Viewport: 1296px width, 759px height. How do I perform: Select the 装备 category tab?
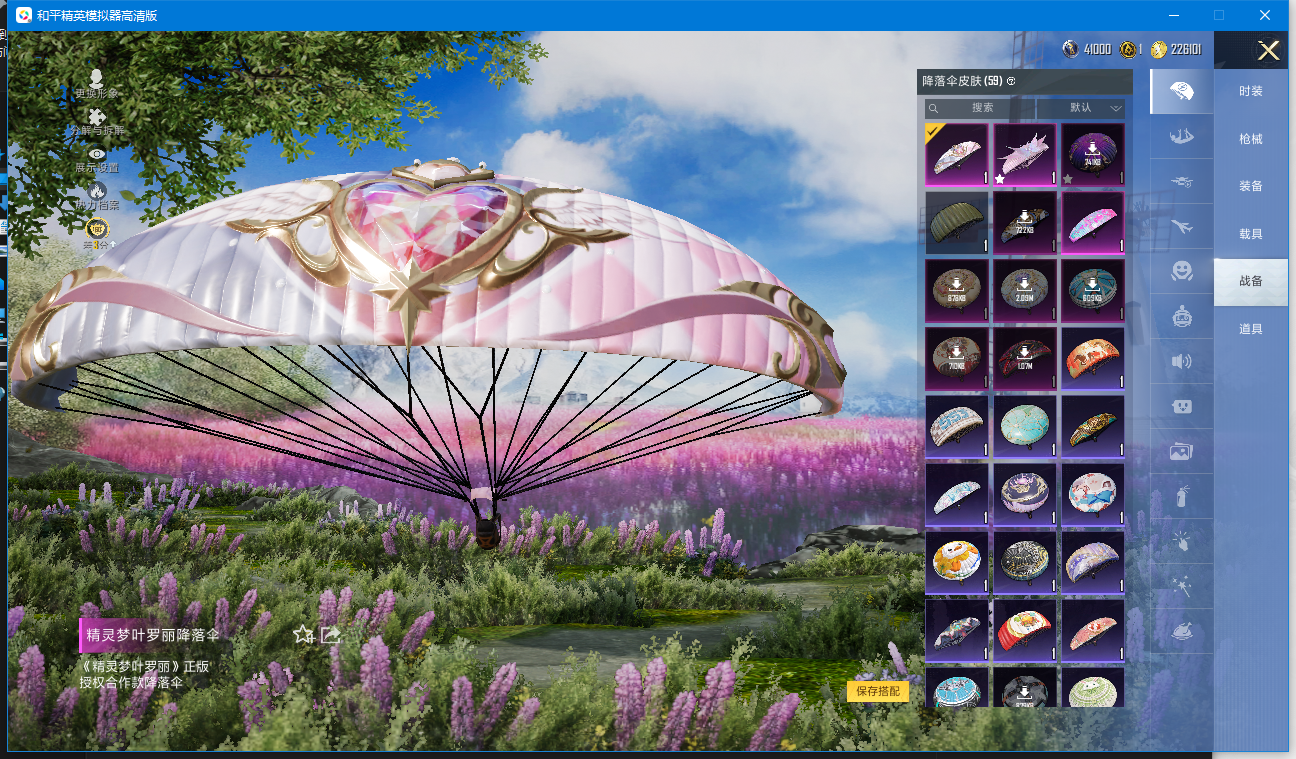(x=1250, y=186)
